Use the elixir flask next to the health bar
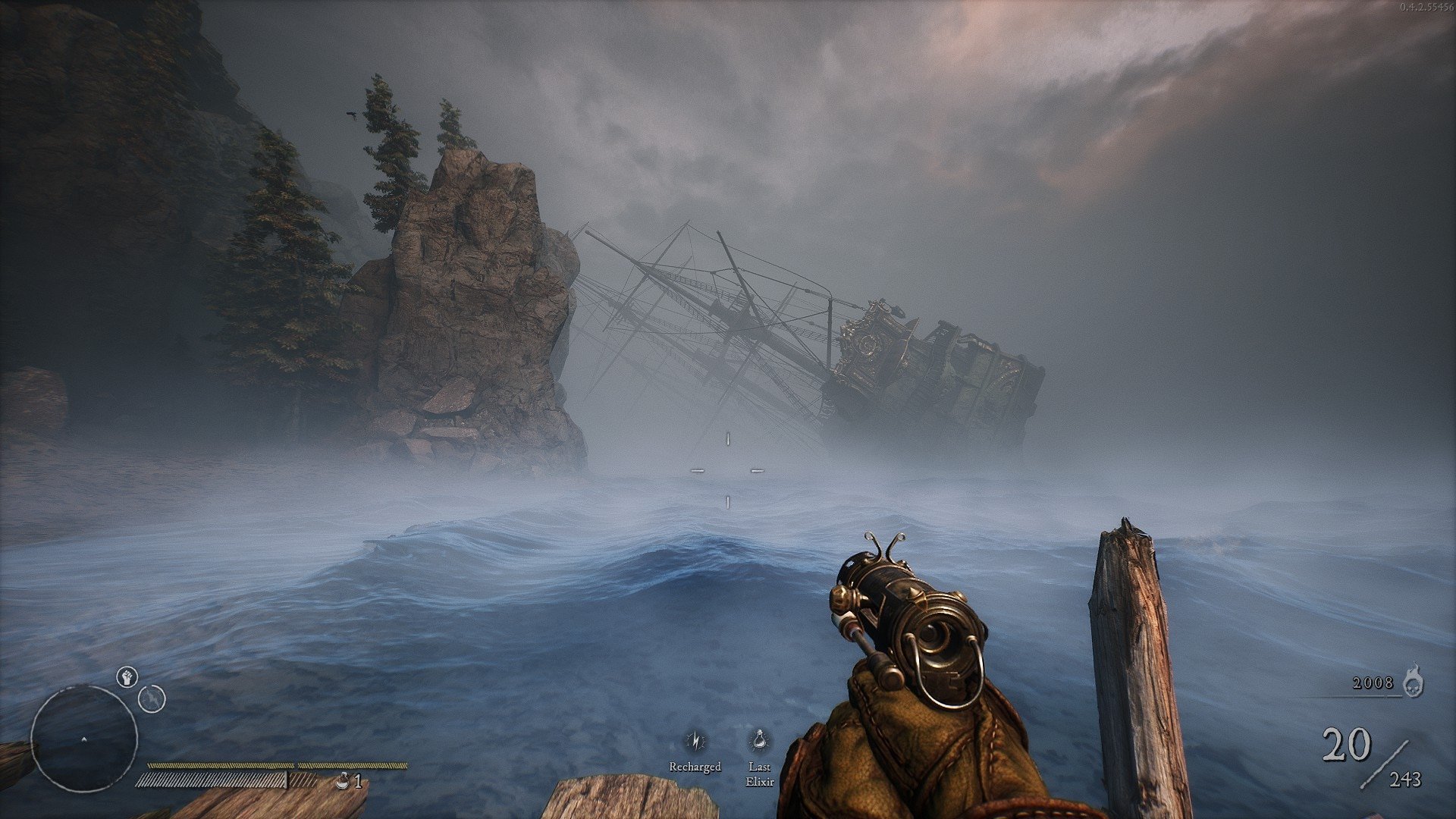Image resolution: width=1456 pixels, height=819 pixels. tap(344, 780)
